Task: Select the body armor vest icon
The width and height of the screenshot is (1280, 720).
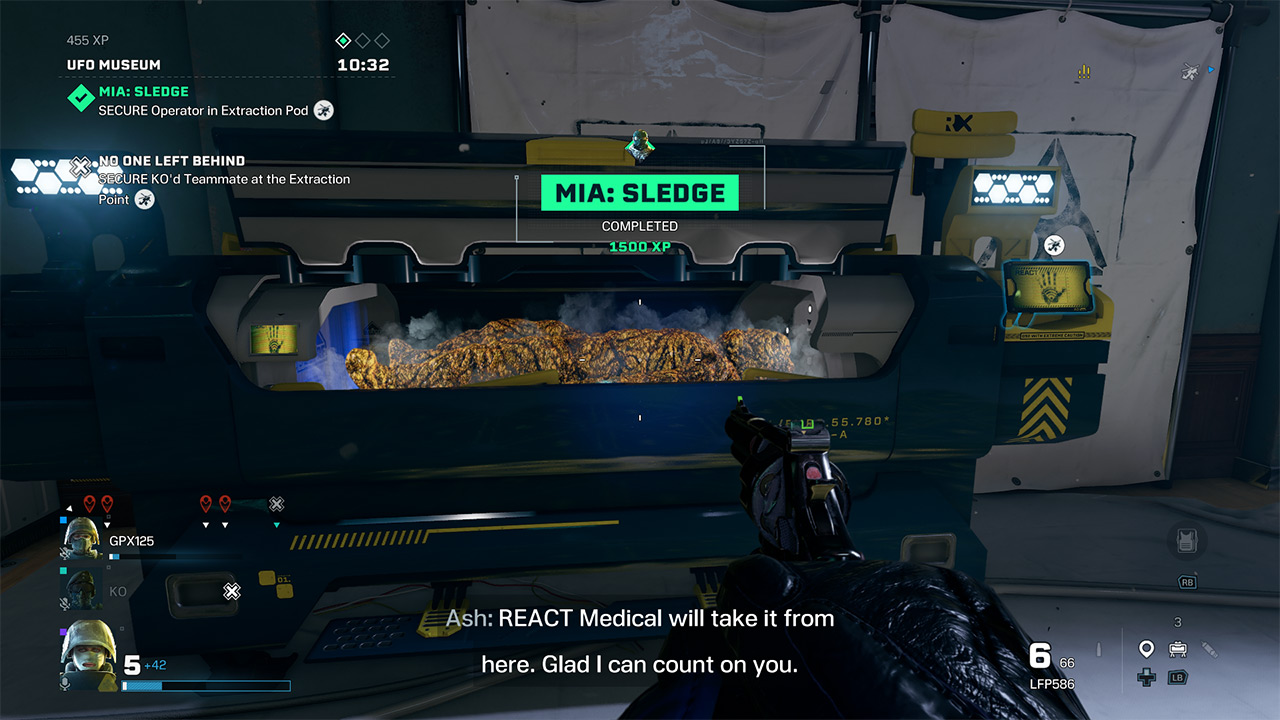Action: tap(1187, 542)
